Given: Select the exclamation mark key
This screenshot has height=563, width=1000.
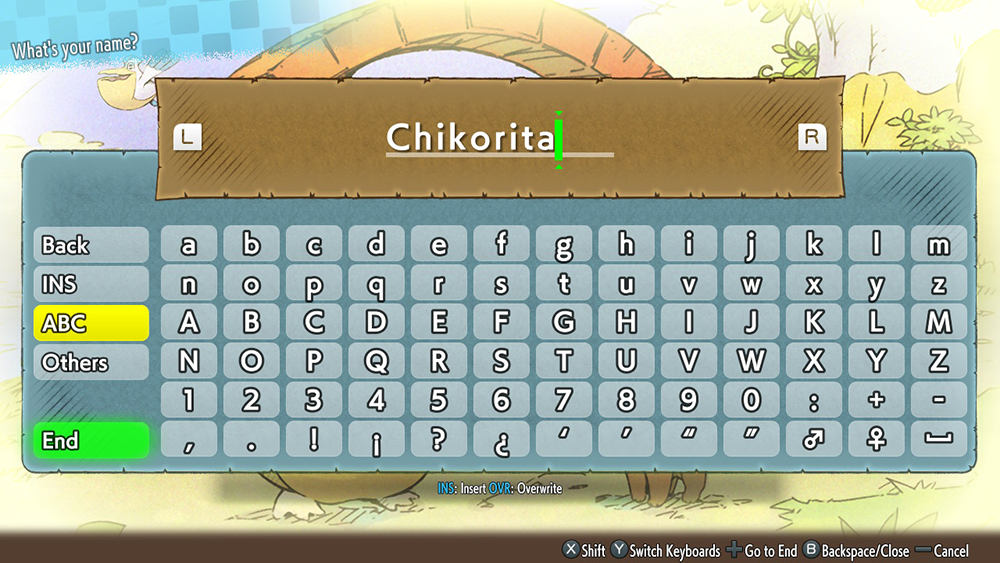Looking at the screenshot, I should click(314, 440).
